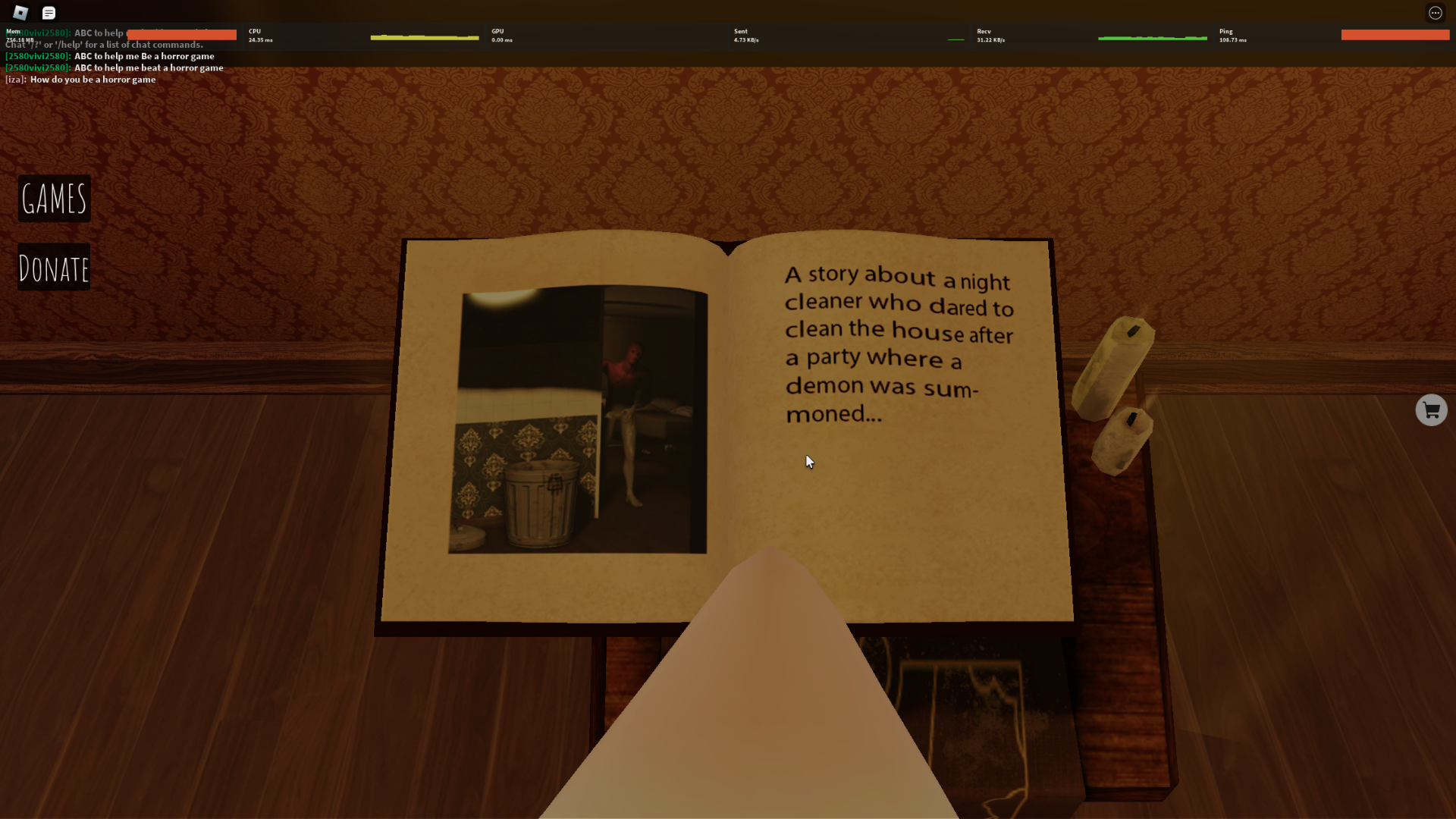This screenshot has height=819, width=1456.
Task: Open the shopping cart panel
Action: (x=1431, y=409)
